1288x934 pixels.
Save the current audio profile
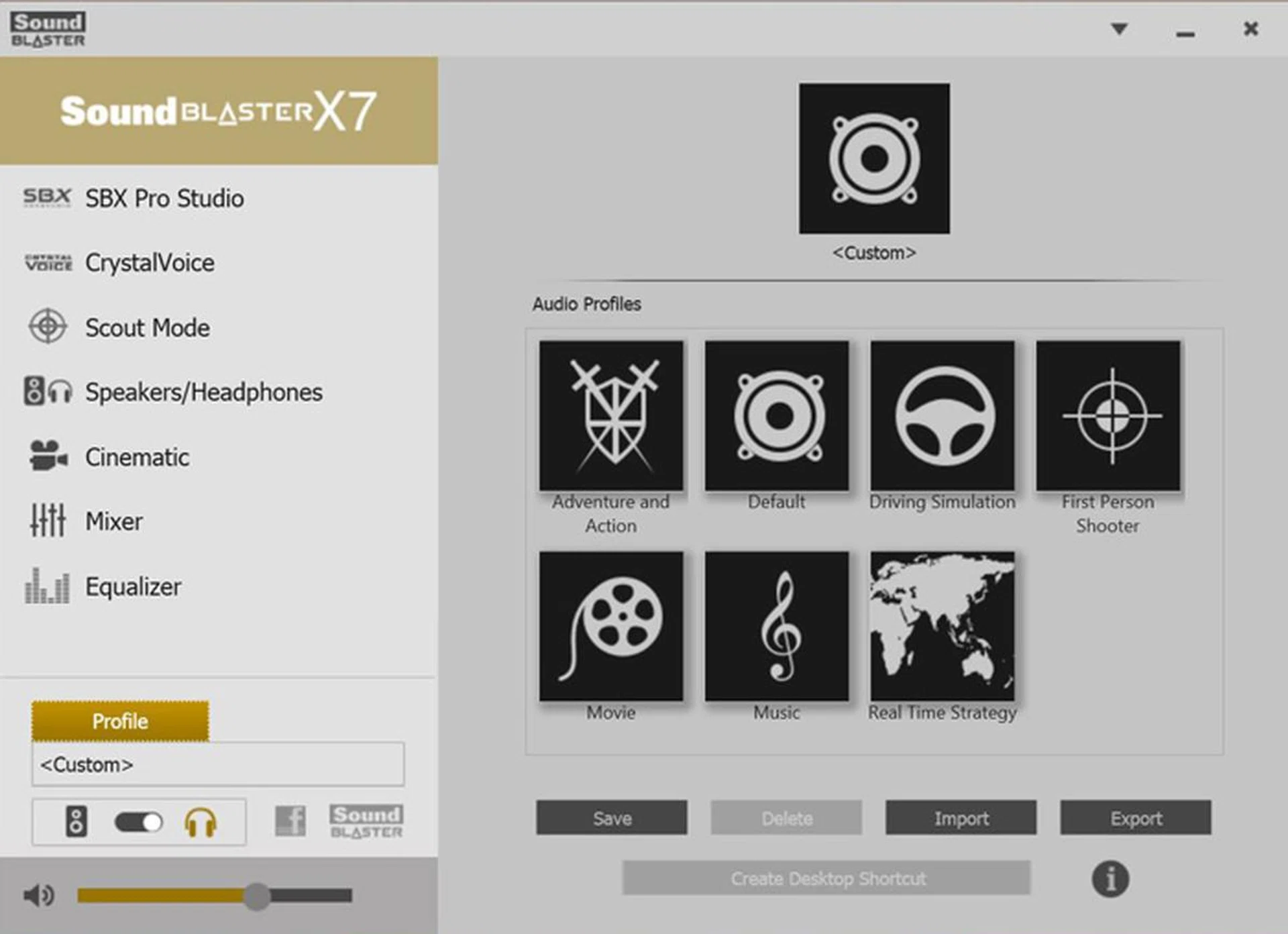click(612, 818)
